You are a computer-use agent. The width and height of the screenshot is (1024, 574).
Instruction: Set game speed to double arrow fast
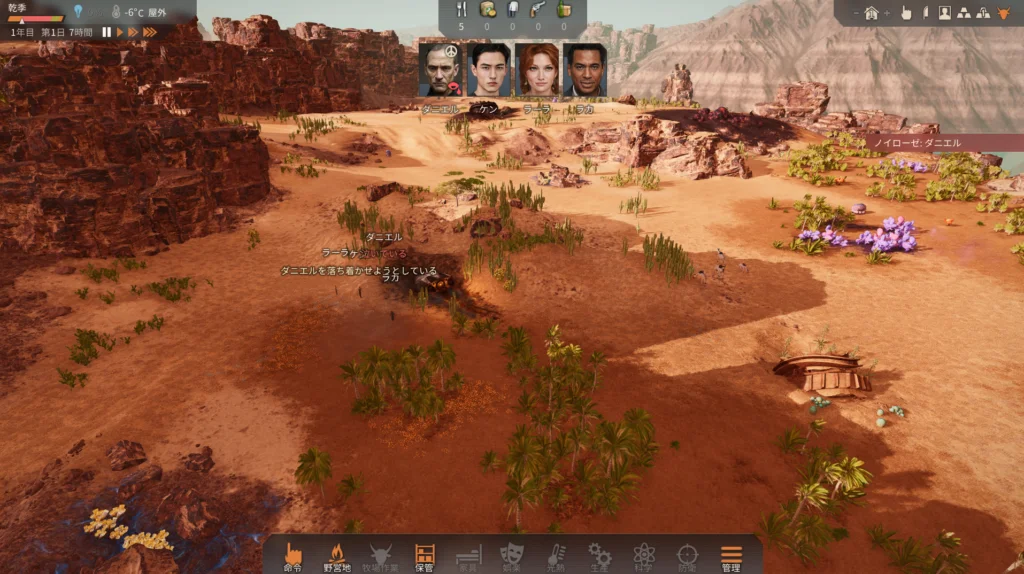[133, 32]
